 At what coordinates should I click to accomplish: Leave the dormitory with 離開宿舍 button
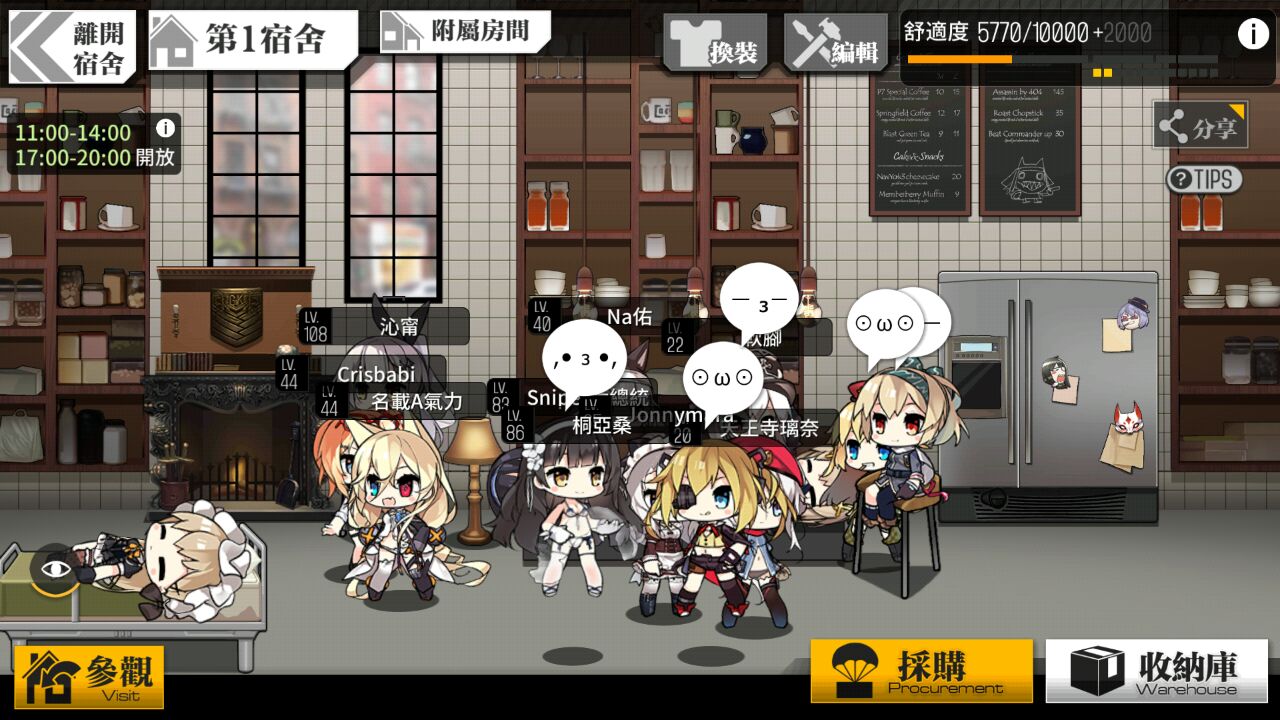pos(72,46)
